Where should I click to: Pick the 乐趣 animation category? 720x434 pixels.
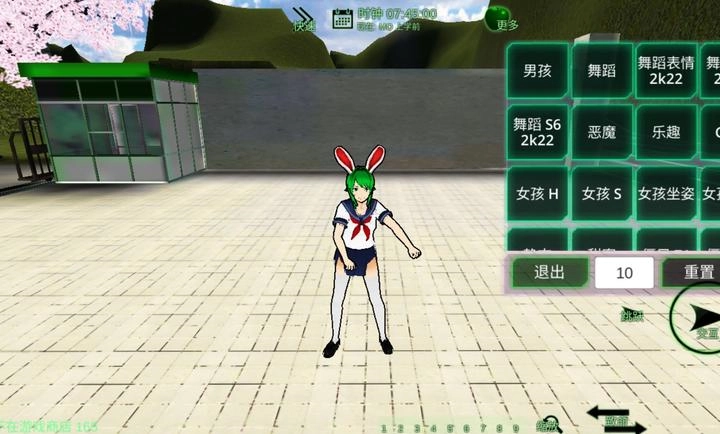point(666,132)
